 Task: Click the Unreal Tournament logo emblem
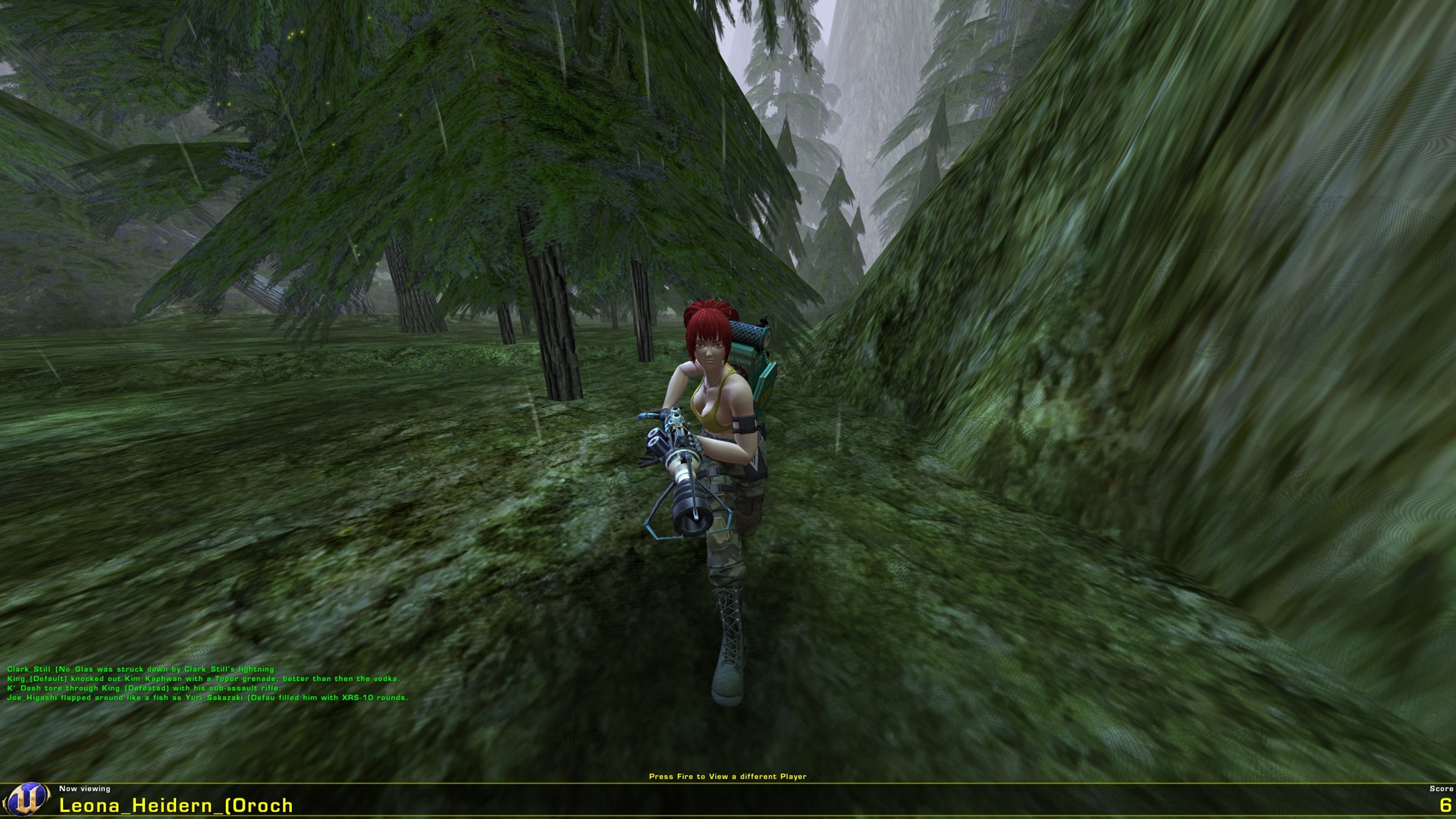pos(29,798)
